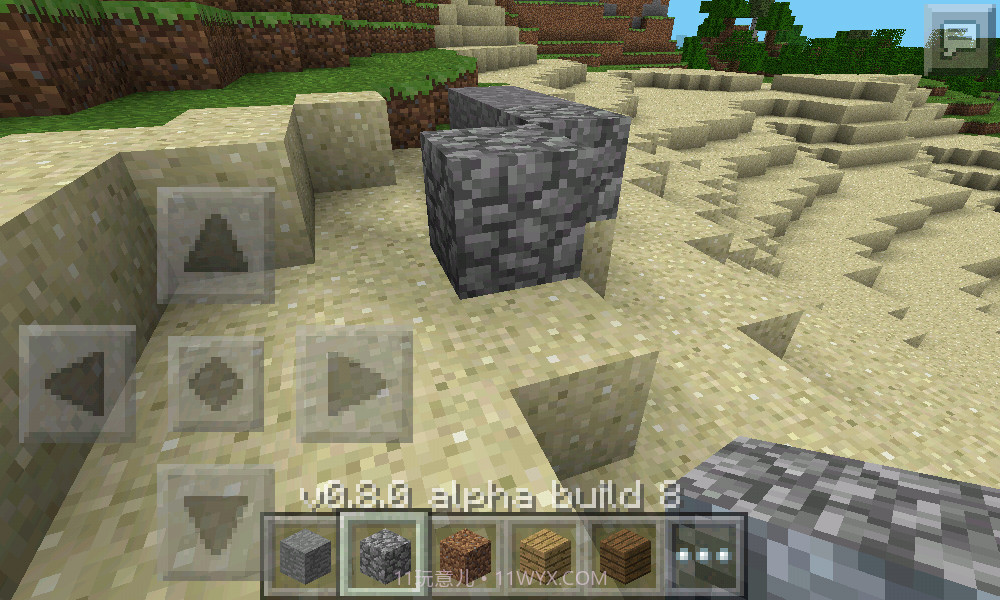Tap the diamond jump button

coord(215,383)
